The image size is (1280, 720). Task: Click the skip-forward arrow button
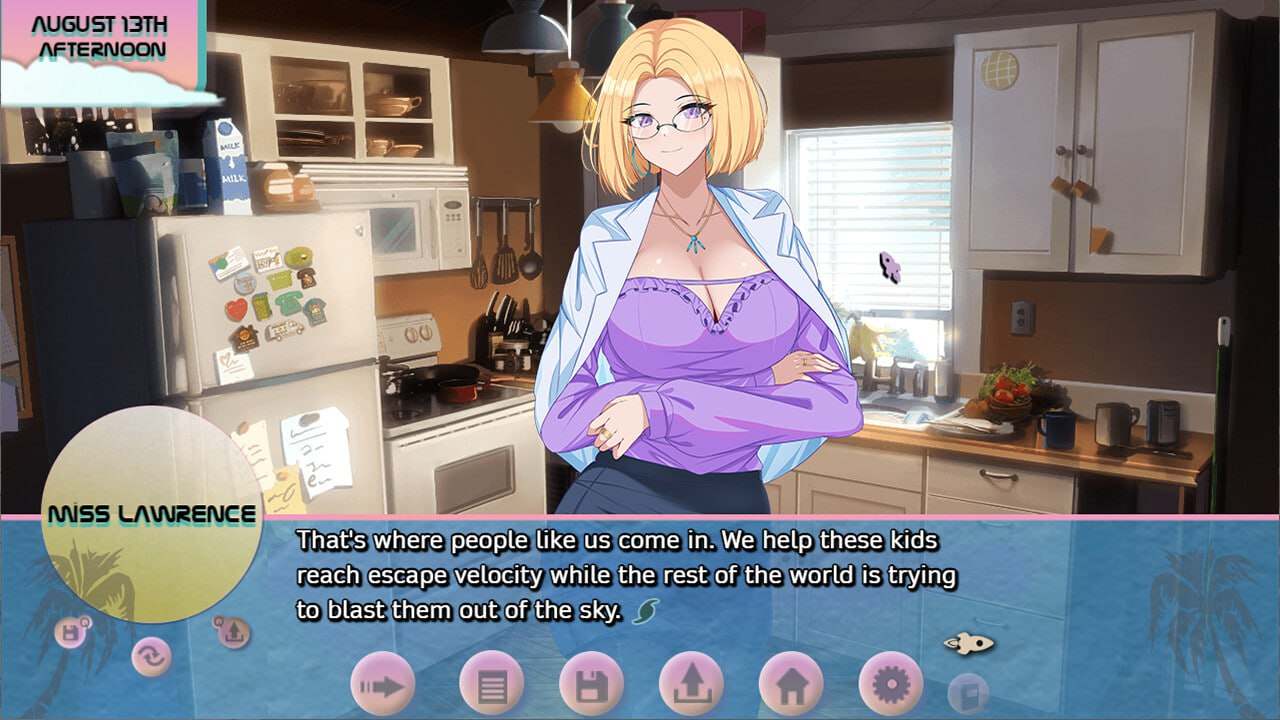pos(382,685)
